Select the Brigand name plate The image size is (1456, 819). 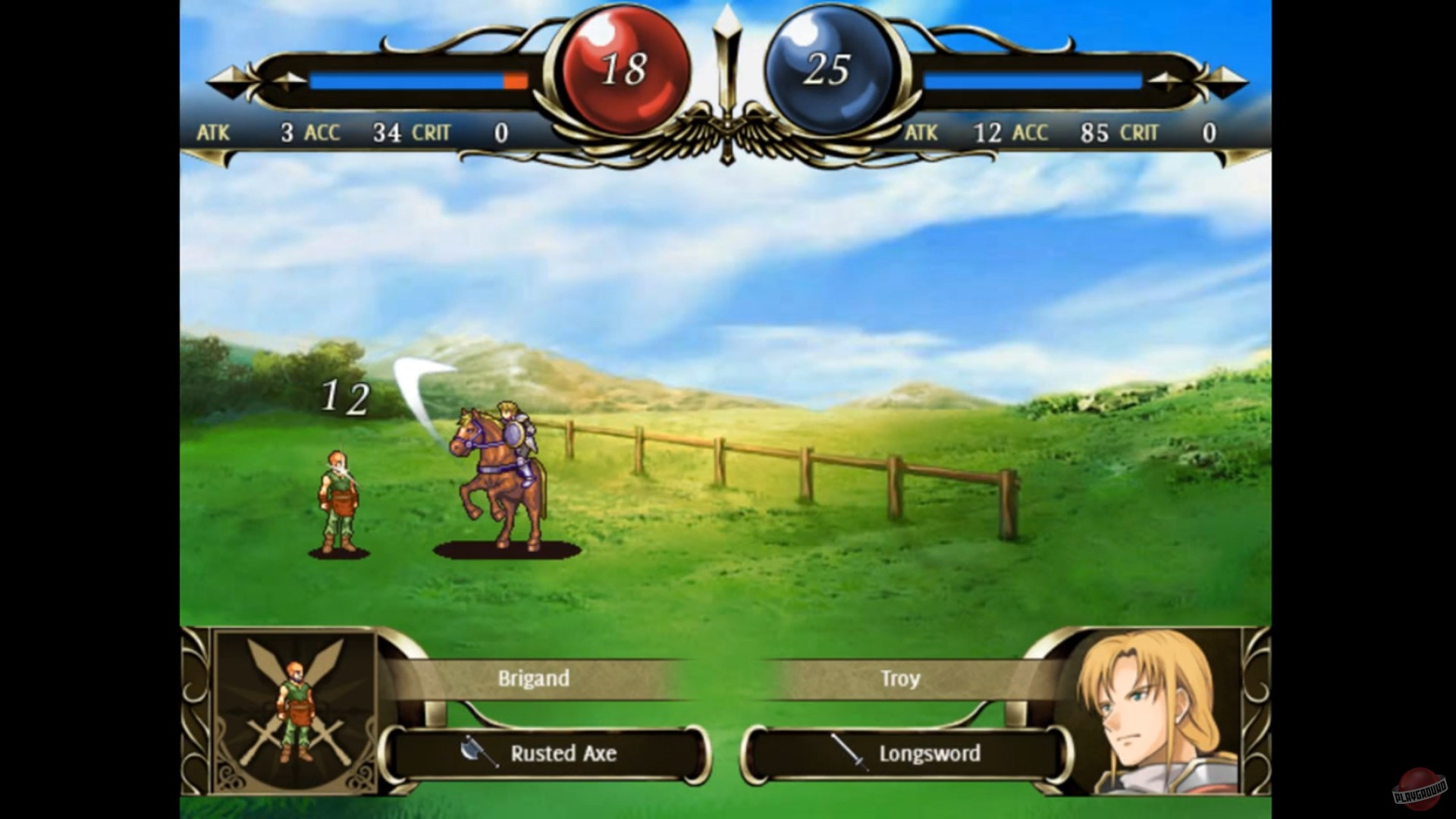(x=533, y=679)
